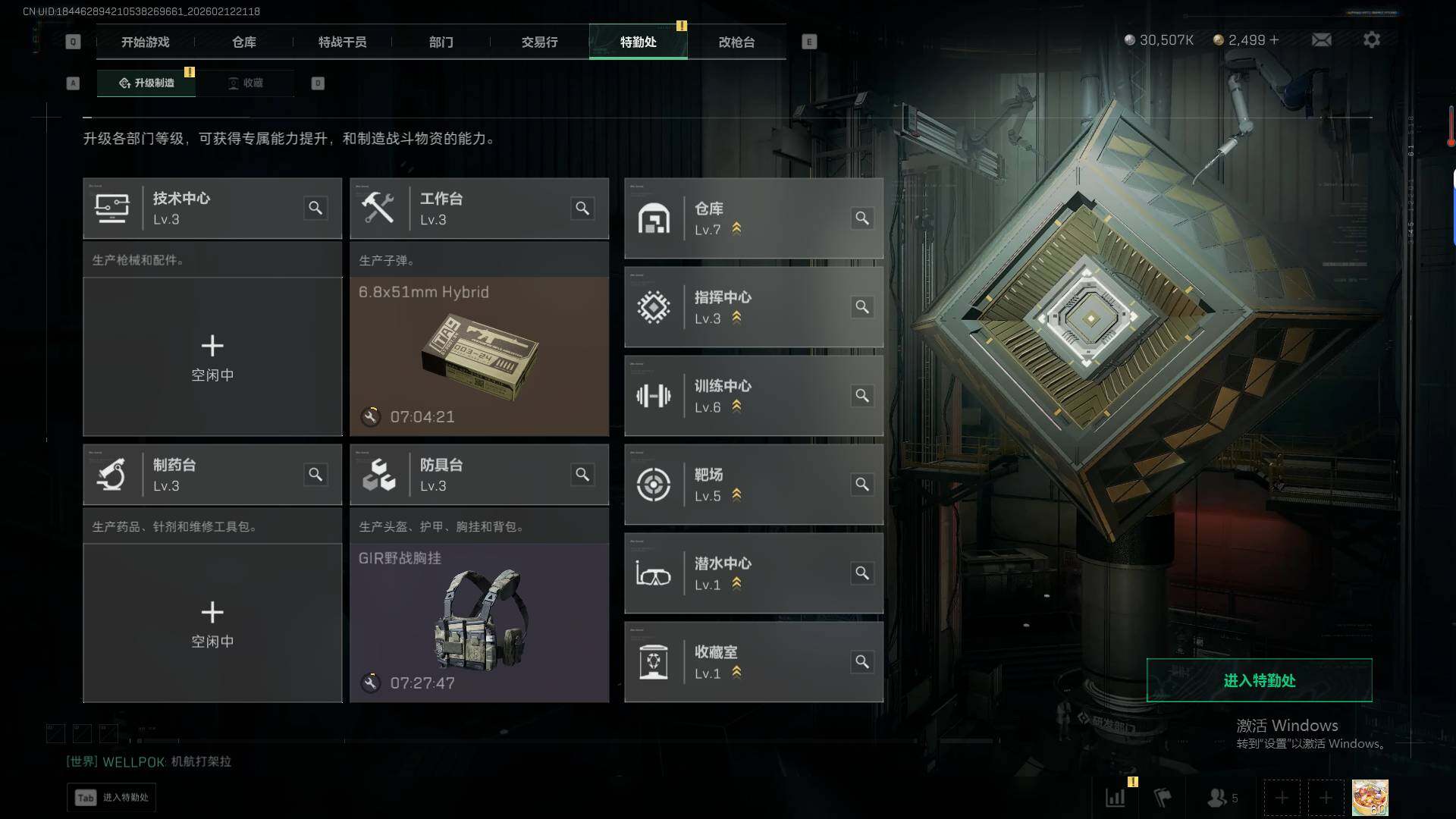Select the 指挥中心 Lv.3 department row

click(x=753, y=307)
